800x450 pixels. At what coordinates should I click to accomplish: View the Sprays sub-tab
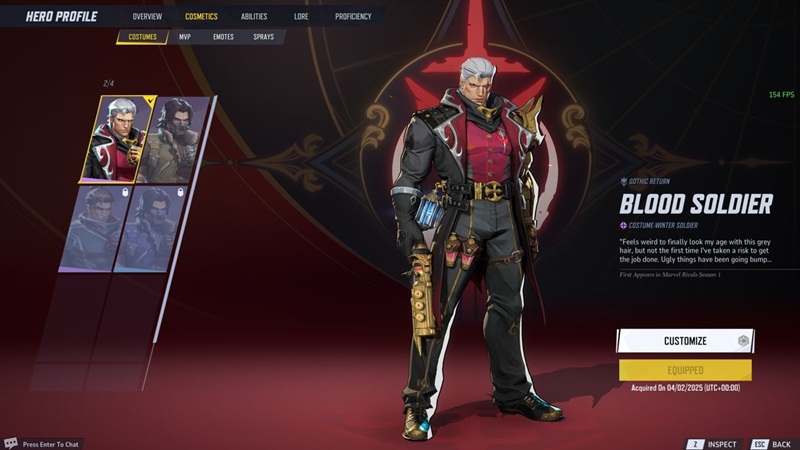[x=264, y=37]
